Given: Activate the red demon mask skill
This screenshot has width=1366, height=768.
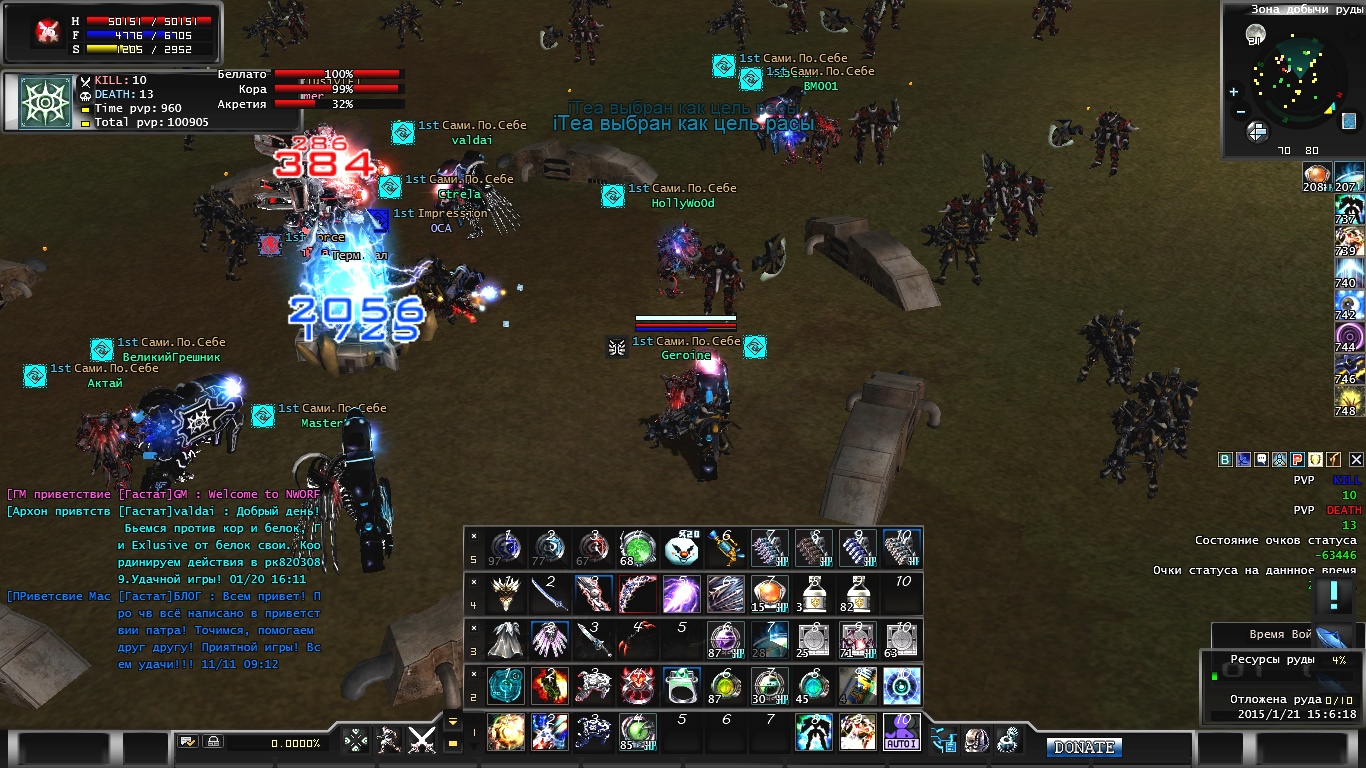Looking at the screenshot, I should pos(638,686).
